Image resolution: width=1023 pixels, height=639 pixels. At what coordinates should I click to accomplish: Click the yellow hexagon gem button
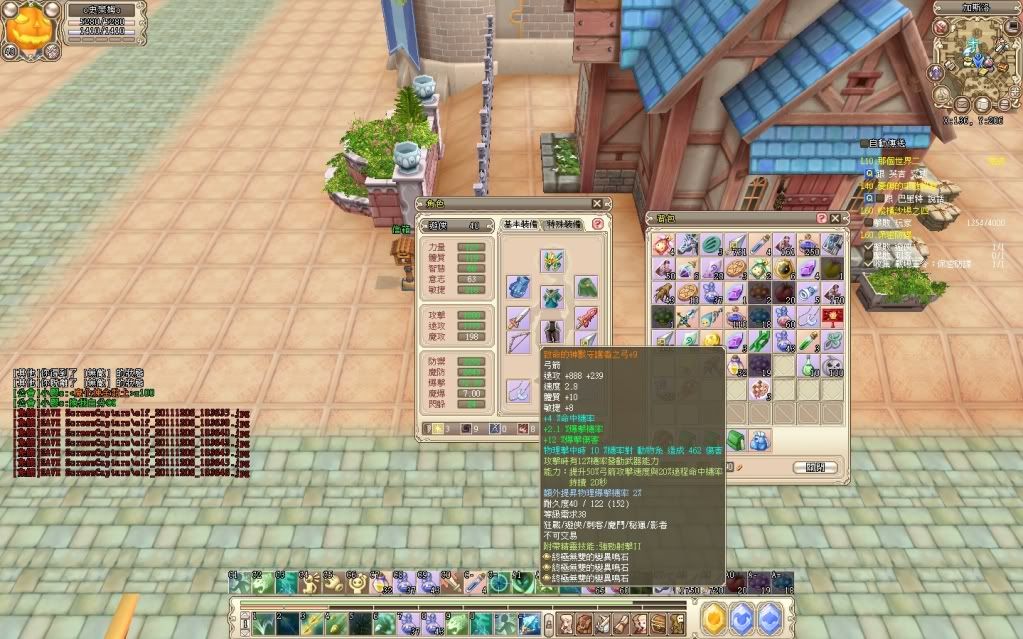pos(713,620)
